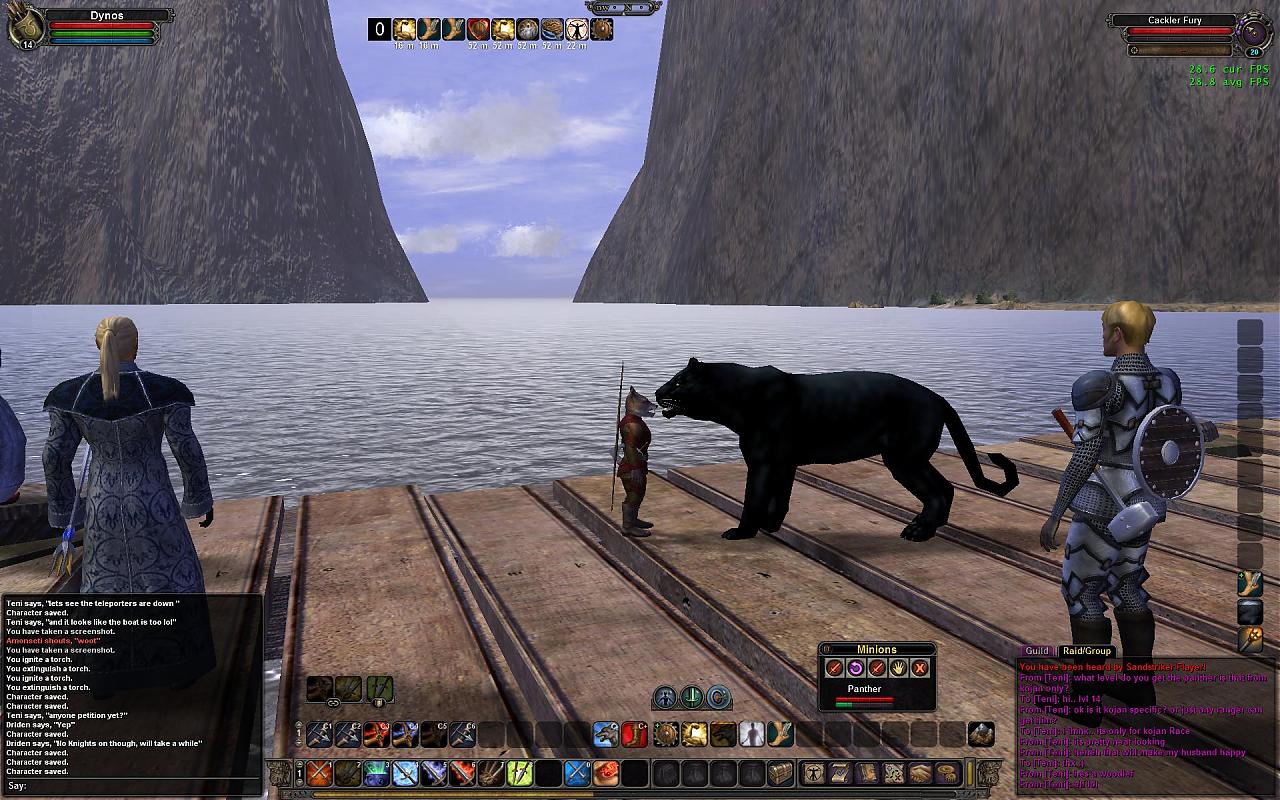Open the character sheet Vitruvian figure icon
Screen dimensions: 1280x800
coord(814,773)
